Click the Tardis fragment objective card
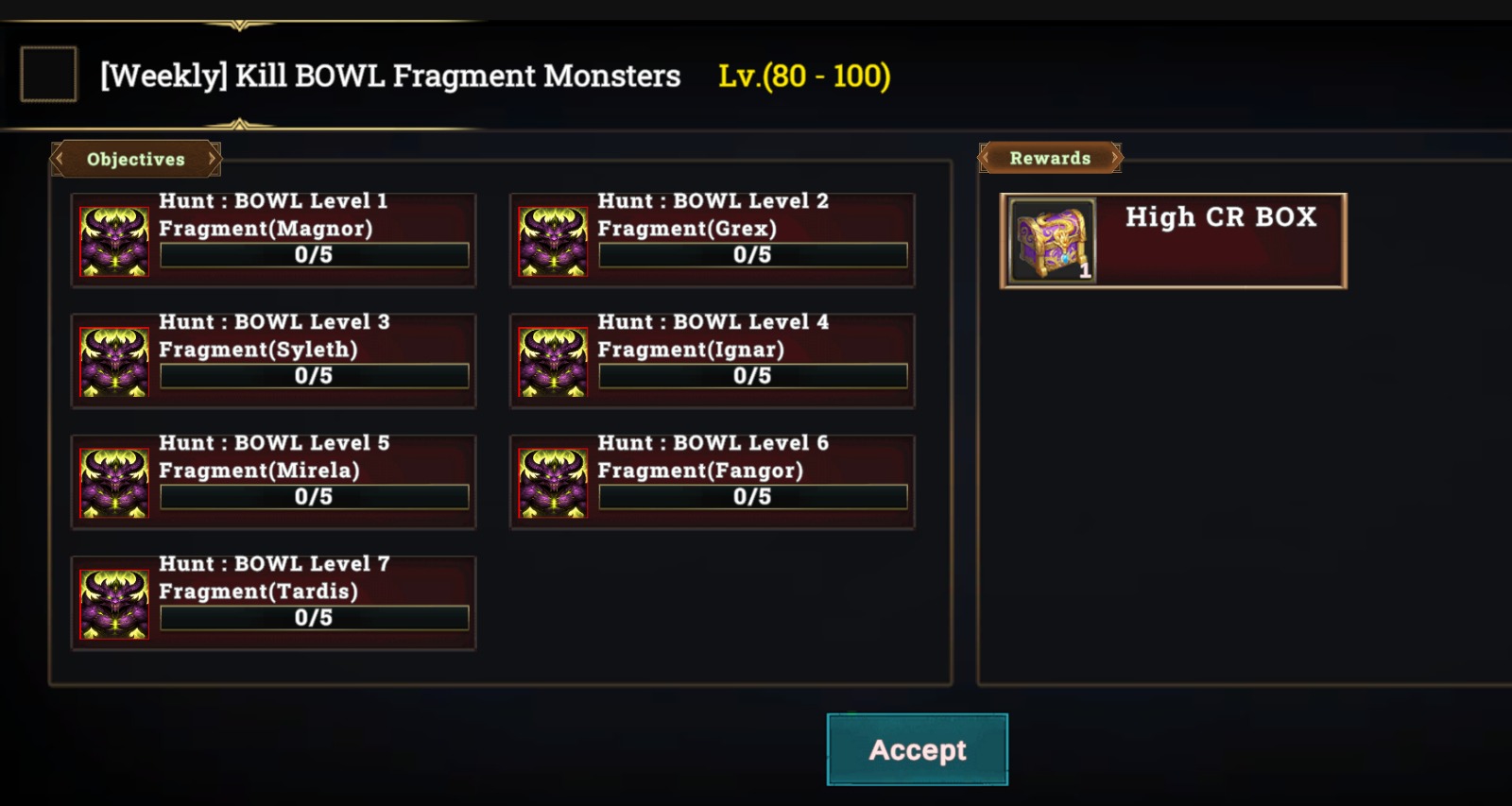This screenshot has width=1512, height=806. pyautogui.click(x=273, y=600)
